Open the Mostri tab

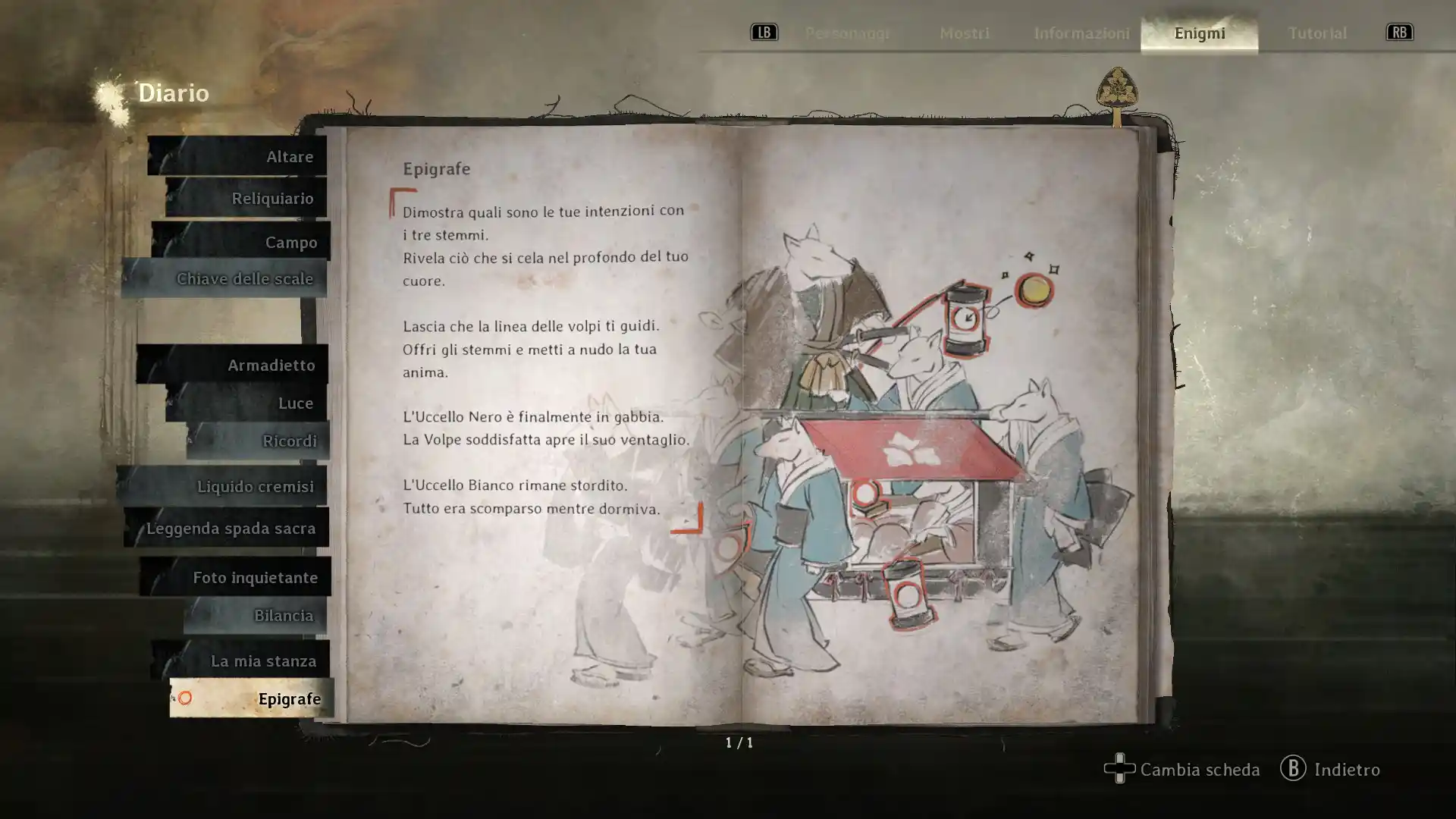964,33
